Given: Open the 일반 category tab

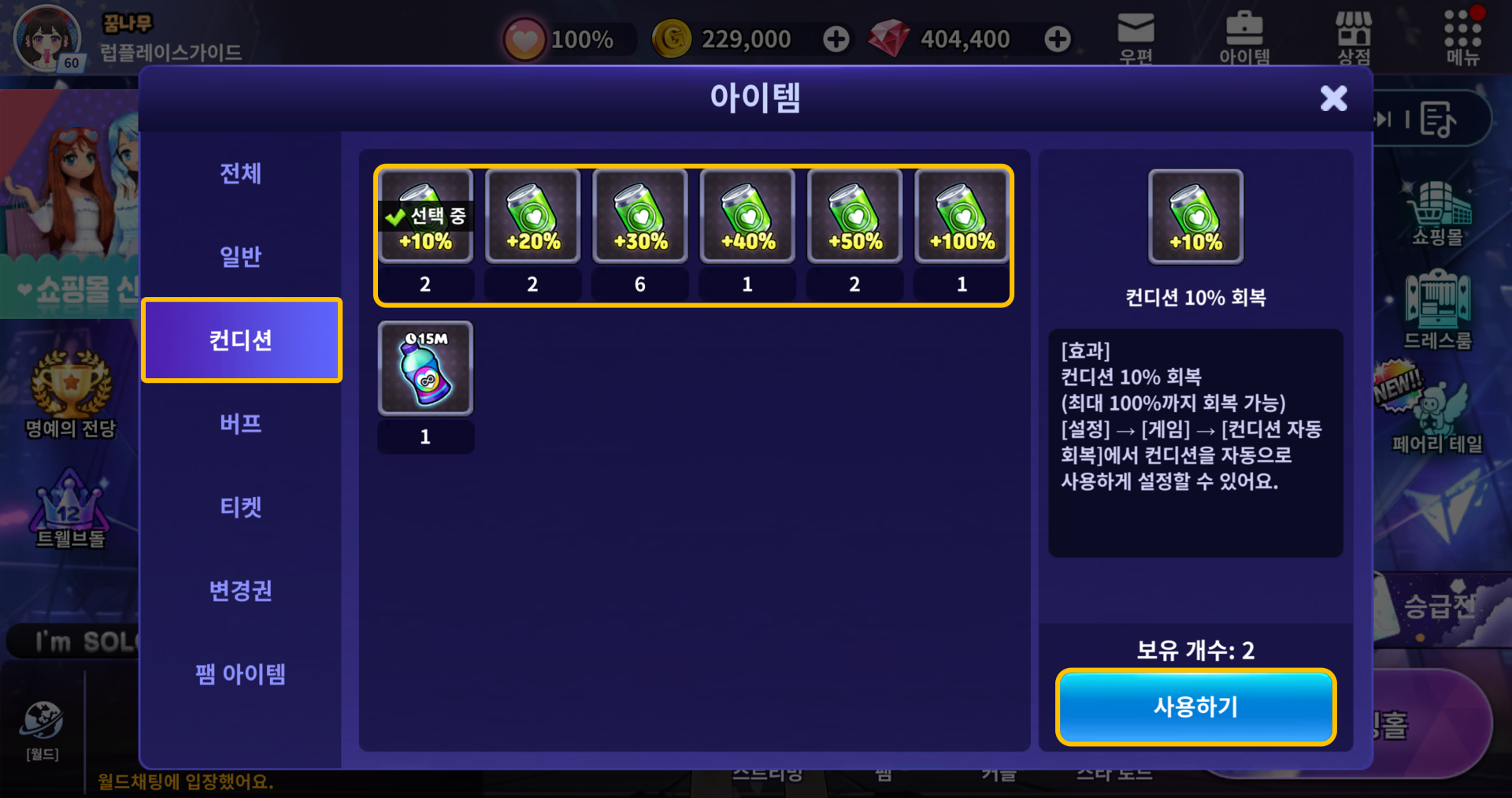Looking at the screenshot, I should pyautogui.click(x=240, y=257).
